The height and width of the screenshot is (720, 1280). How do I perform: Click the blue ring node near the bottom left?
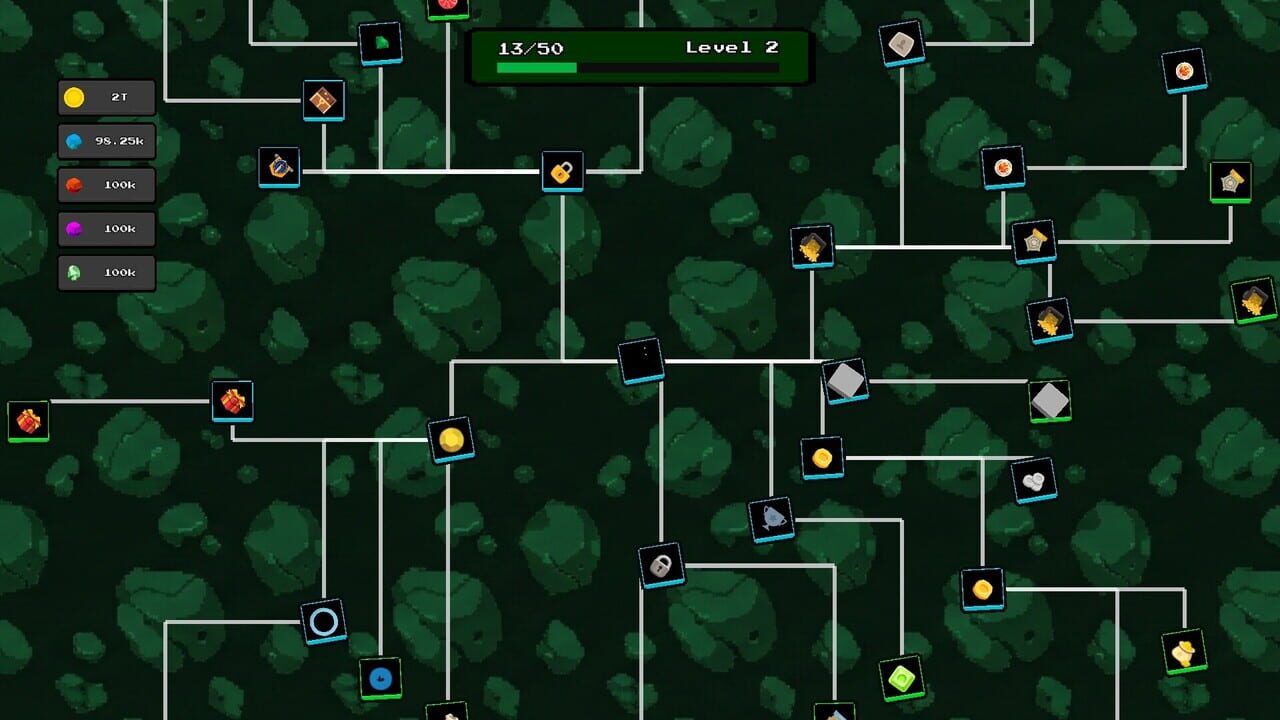[324, 621]
